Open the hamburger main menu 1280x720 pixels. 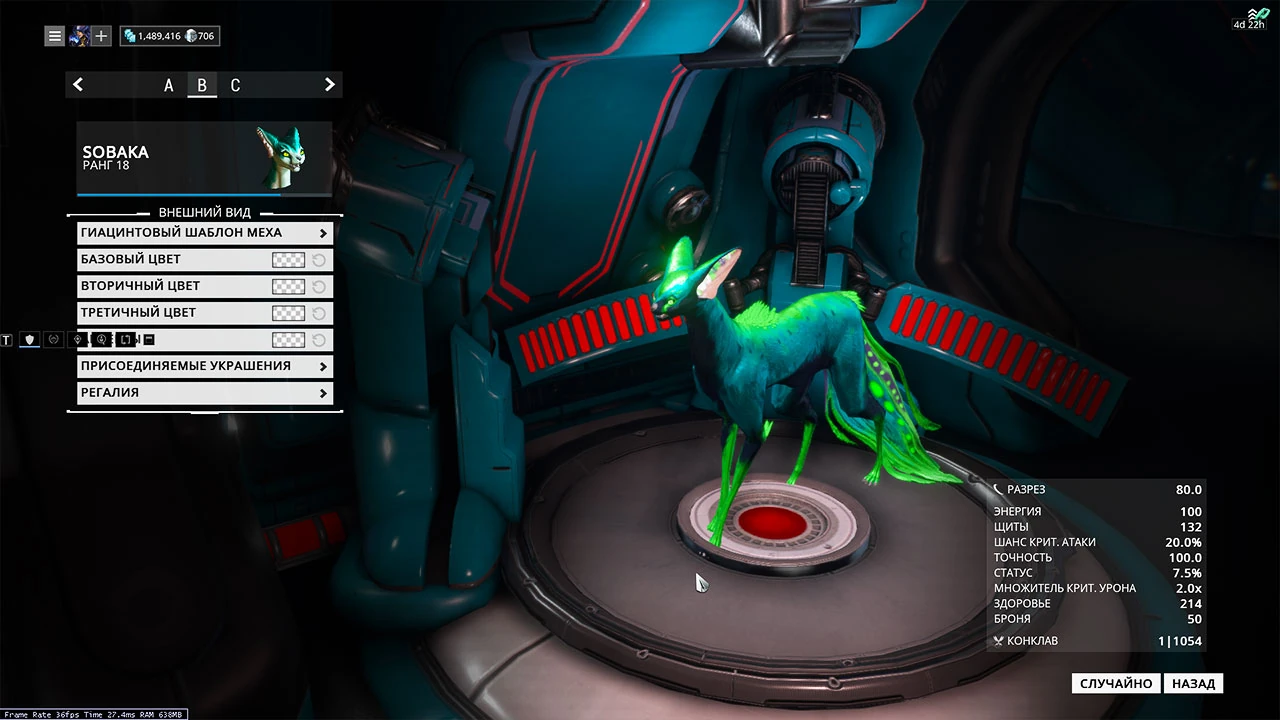55,36
